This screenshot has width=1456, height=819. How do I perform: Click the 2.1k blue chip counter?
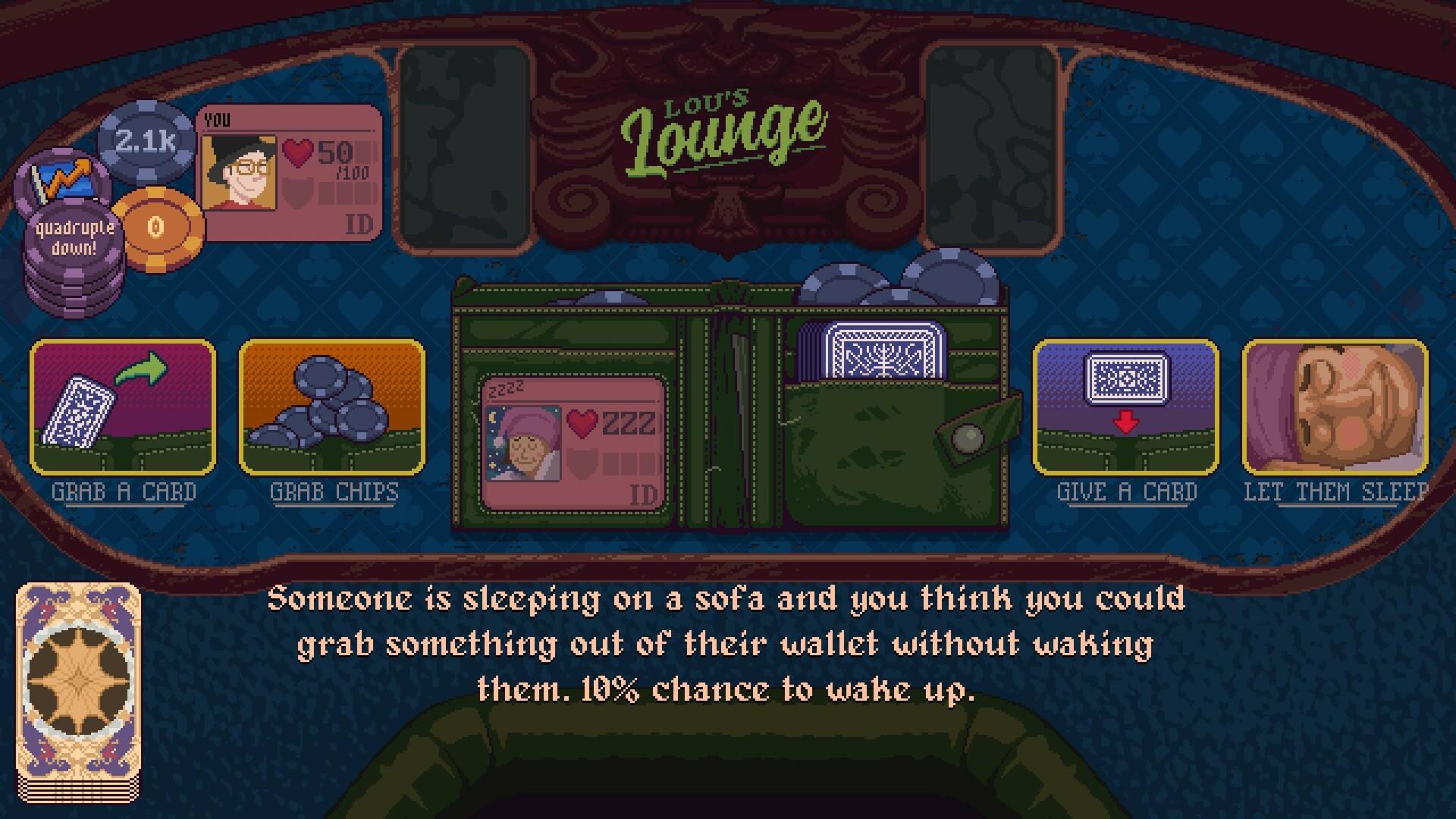pyautogui.click(x=146, y=141)
